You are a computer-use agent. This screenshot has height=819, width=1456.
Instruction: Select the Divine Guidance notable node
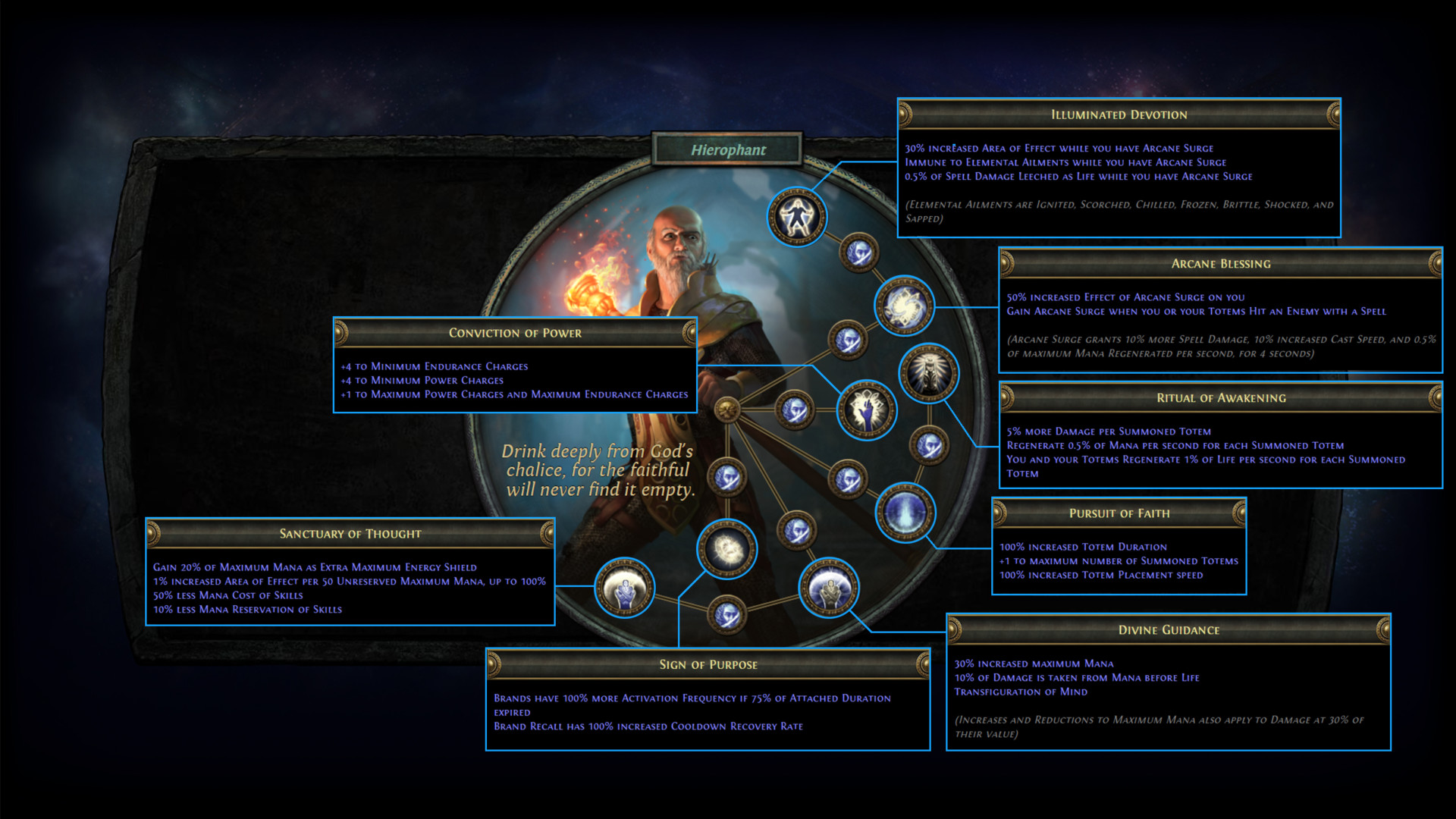pyautogui.click(x=828, y=588)
